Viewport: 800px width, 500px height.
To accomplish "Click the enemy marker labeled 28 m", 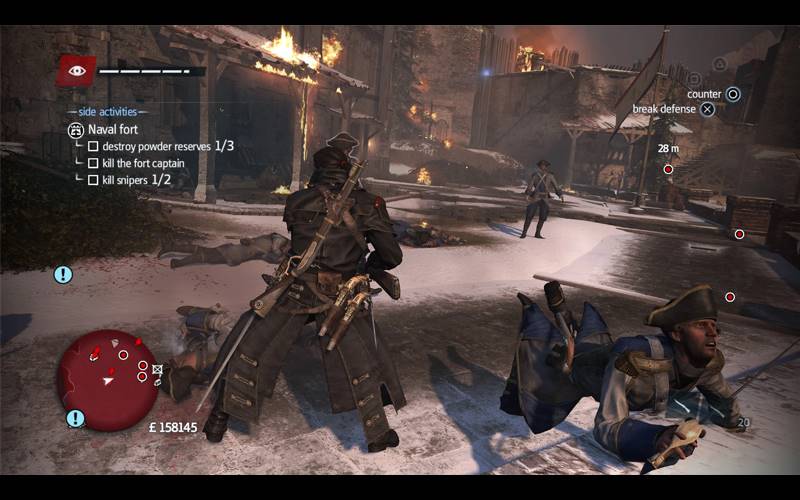I will [x=668, y=169].
